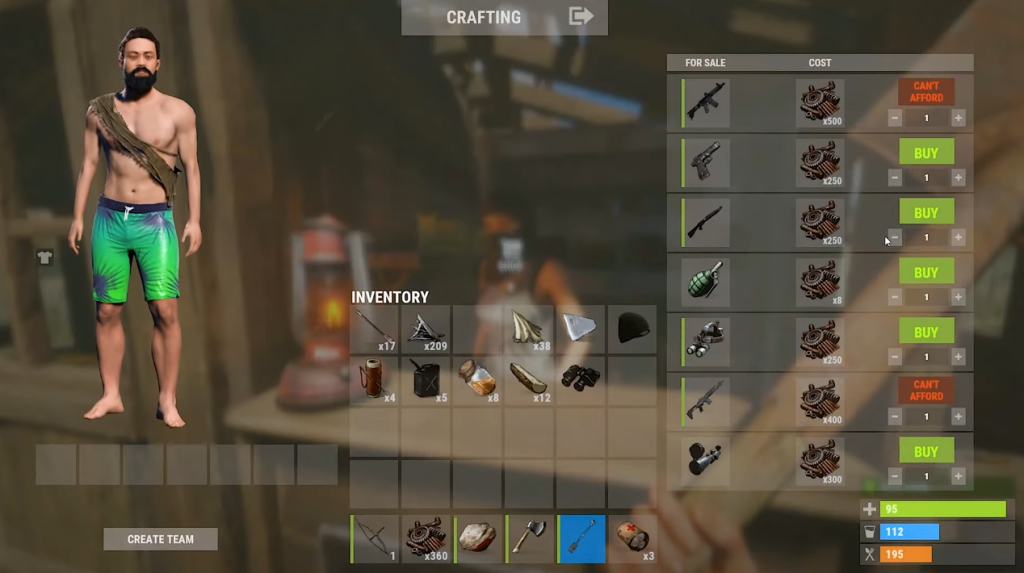Screen dimensions: 1024x573
Task: Buy the rocket launcher for 300 scrap
Action: coord(926,452)
